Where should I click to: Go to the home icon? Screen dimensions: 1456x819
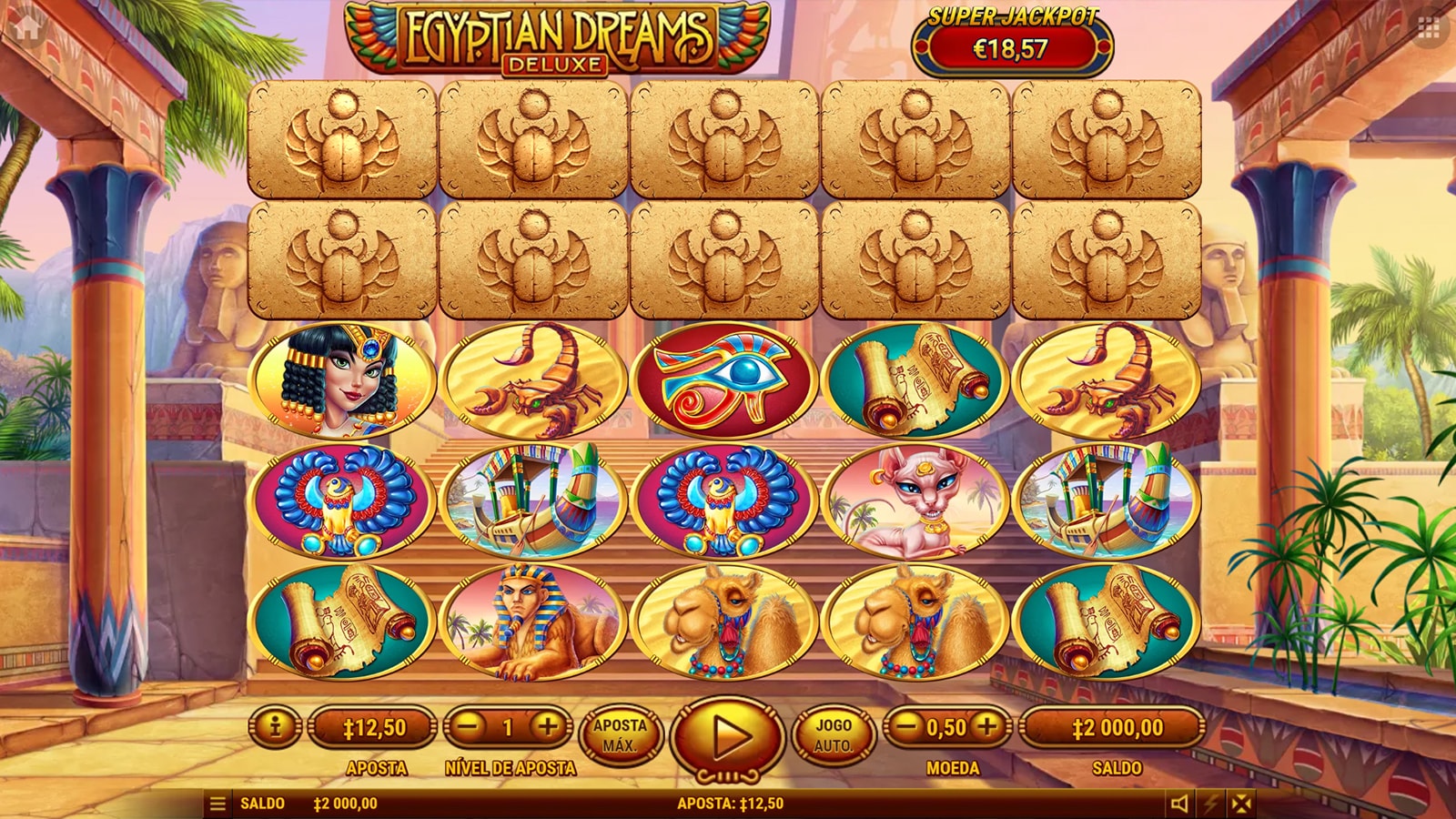point(26,26)
